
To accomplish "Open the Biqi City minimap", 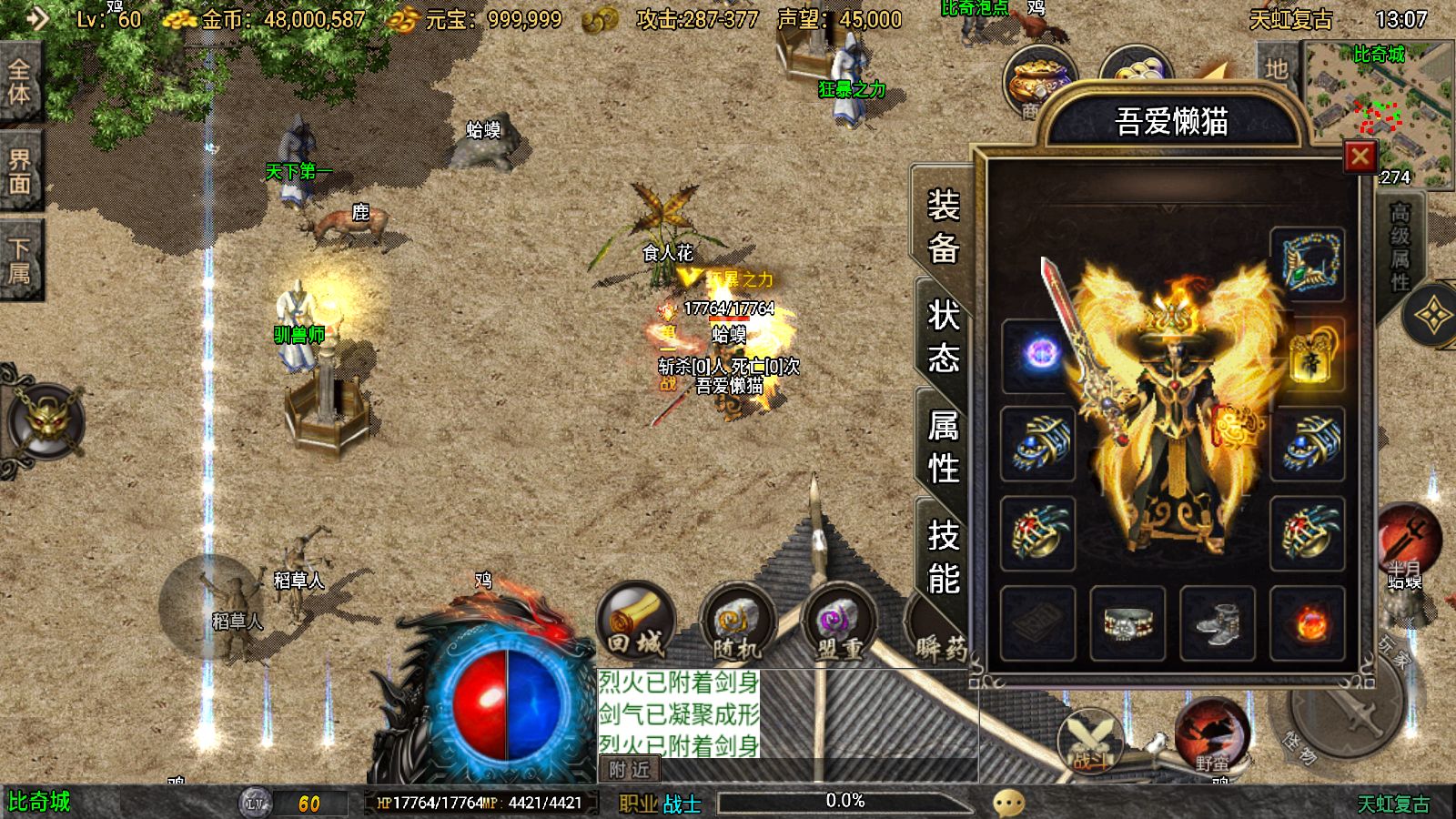I will [1378, 111].
